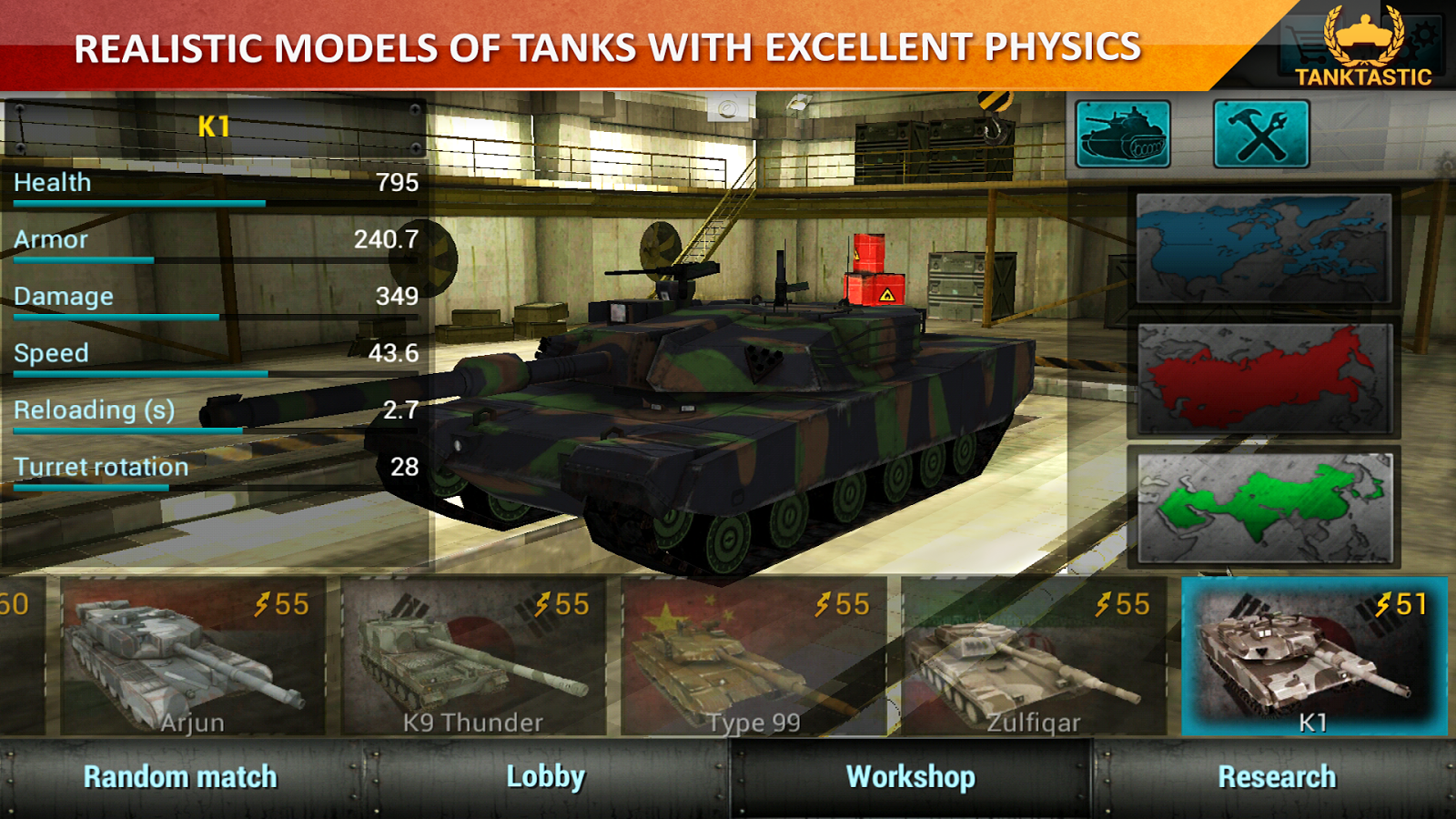The image size is (1456, 819).
Task: Click the lightning bolt on the Type 99 card
Action: click(820, 603)
